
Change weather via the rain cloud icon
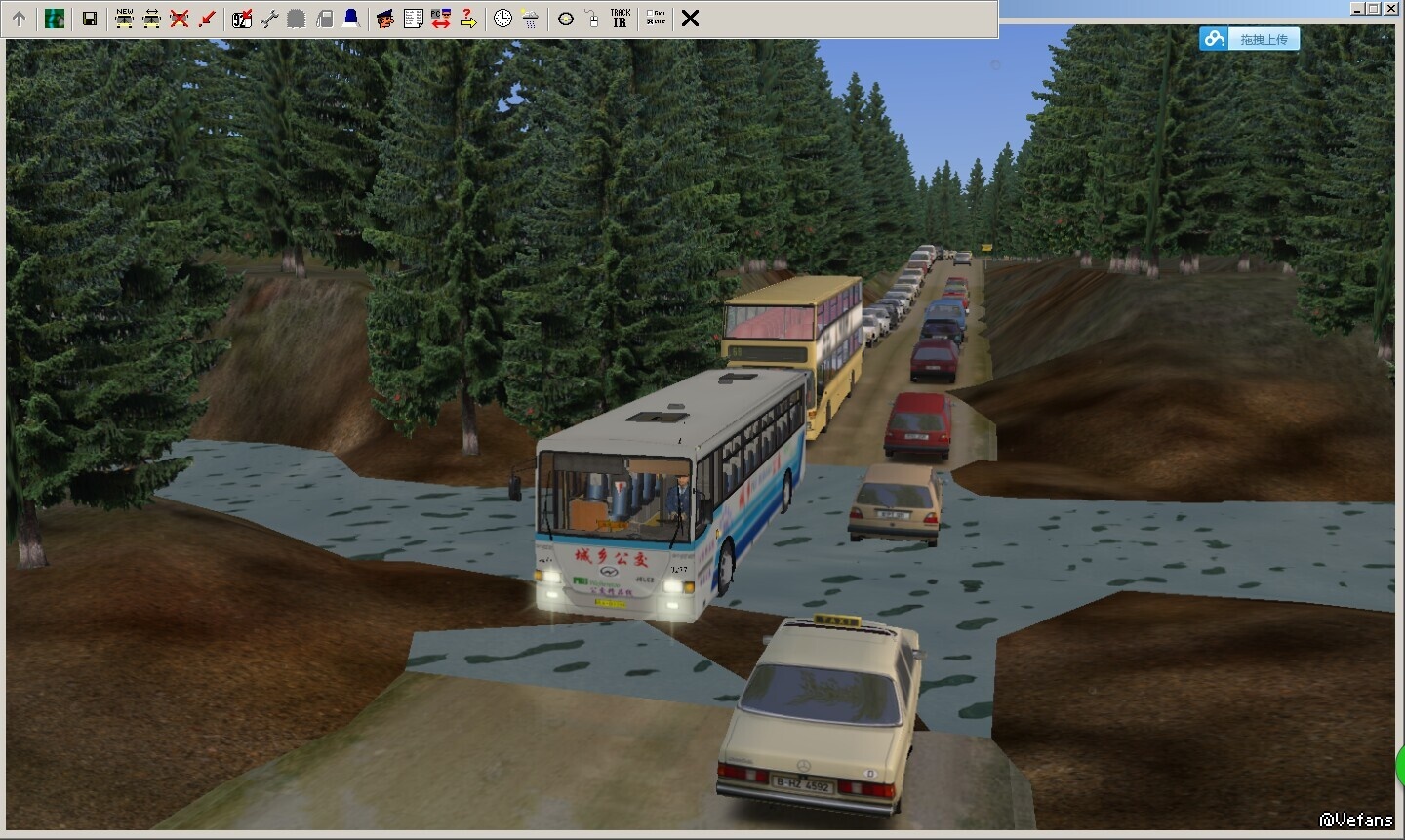click(x=530, y=19)
